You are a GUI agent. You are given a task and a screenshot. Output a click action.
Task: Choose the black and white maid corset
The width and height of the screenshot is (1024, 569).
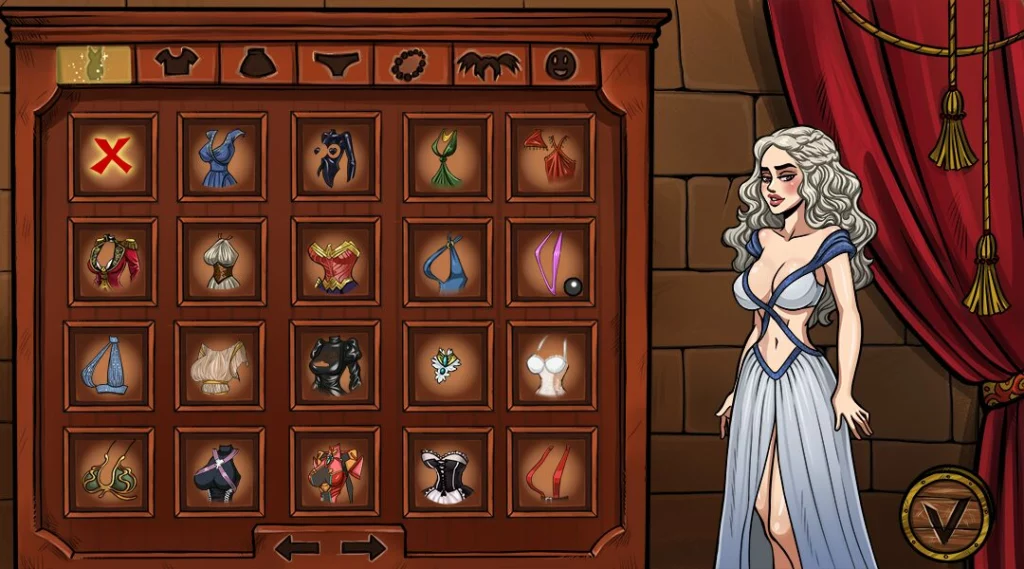[448, 472]
